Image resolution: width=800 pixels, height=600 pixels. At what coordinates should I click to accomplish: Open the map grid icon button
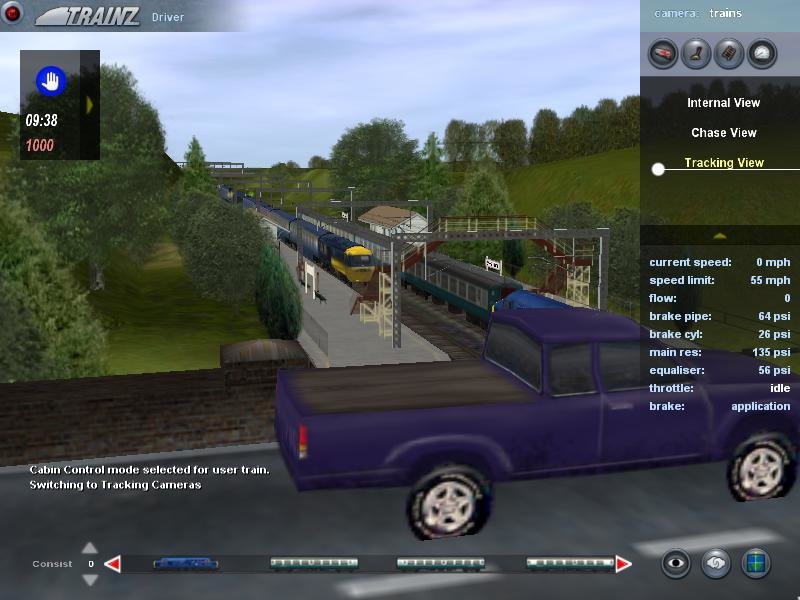coord(756,564)
